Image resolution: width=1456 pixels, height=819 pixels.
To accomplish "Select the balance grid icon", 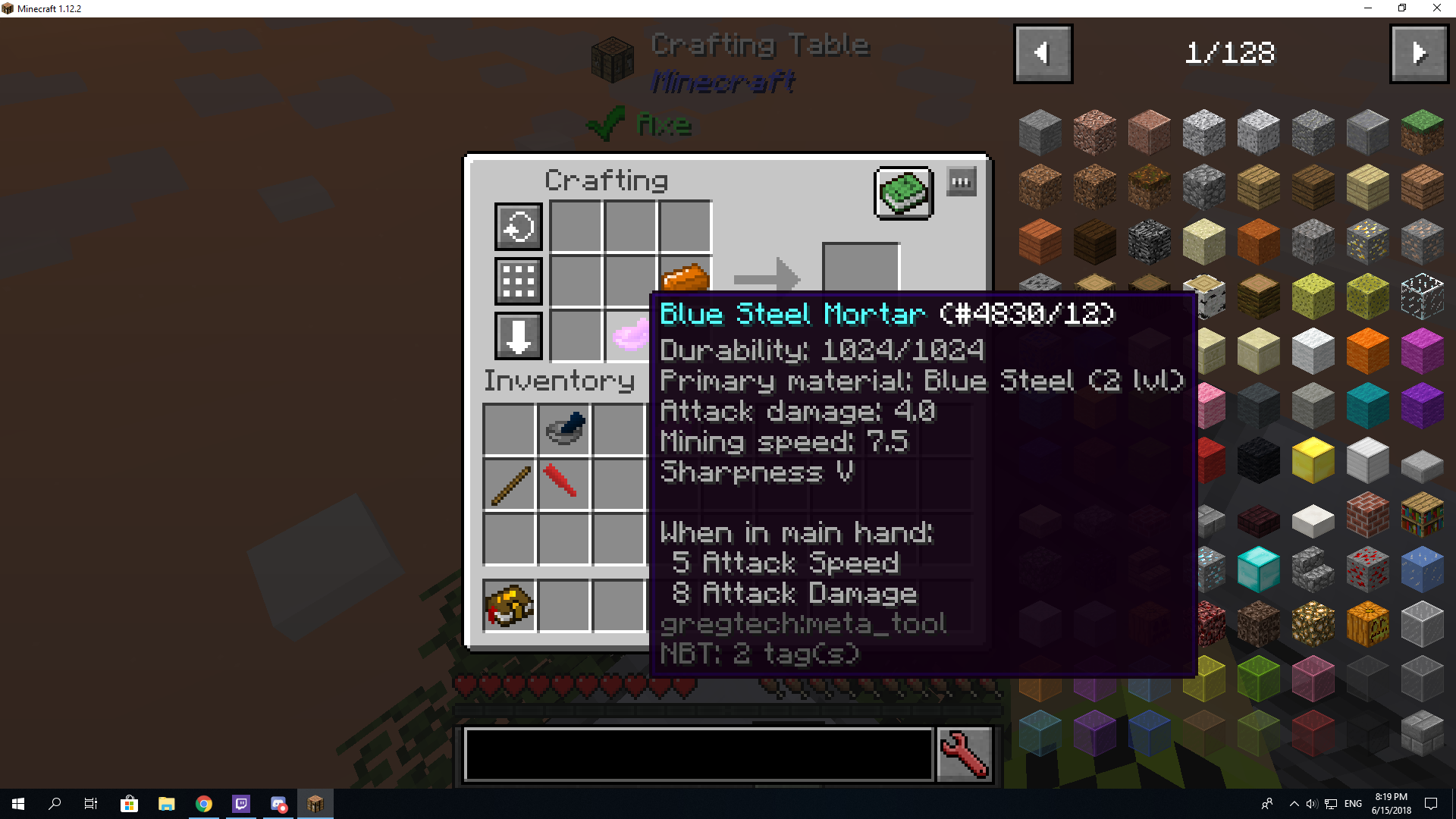I will [x=518, y=281].
